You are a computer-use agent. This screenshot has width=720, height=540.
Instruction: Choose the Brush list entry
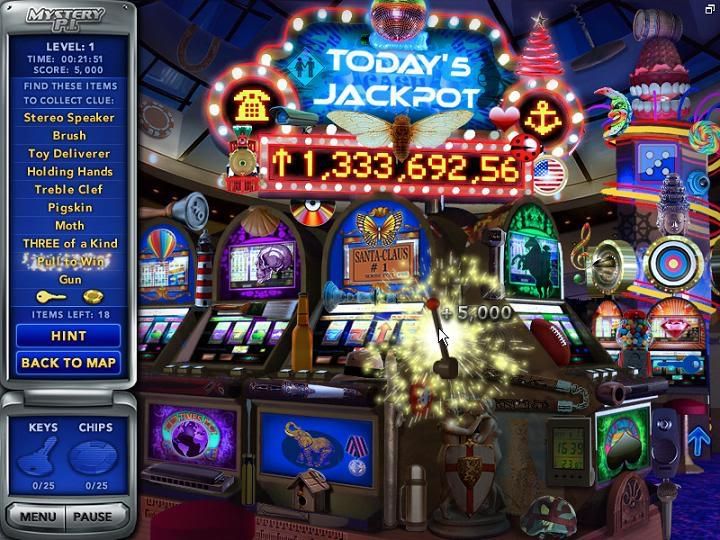tap(69, 136)
